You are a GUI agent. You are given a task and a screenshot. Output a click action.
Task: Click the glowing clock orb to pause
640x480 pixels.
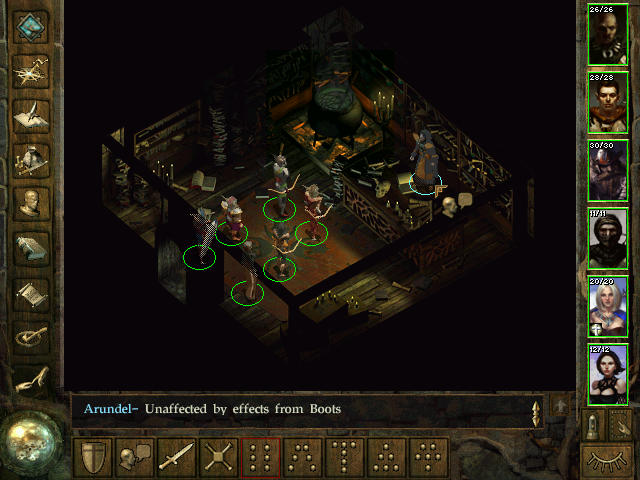tap(30, 438)
